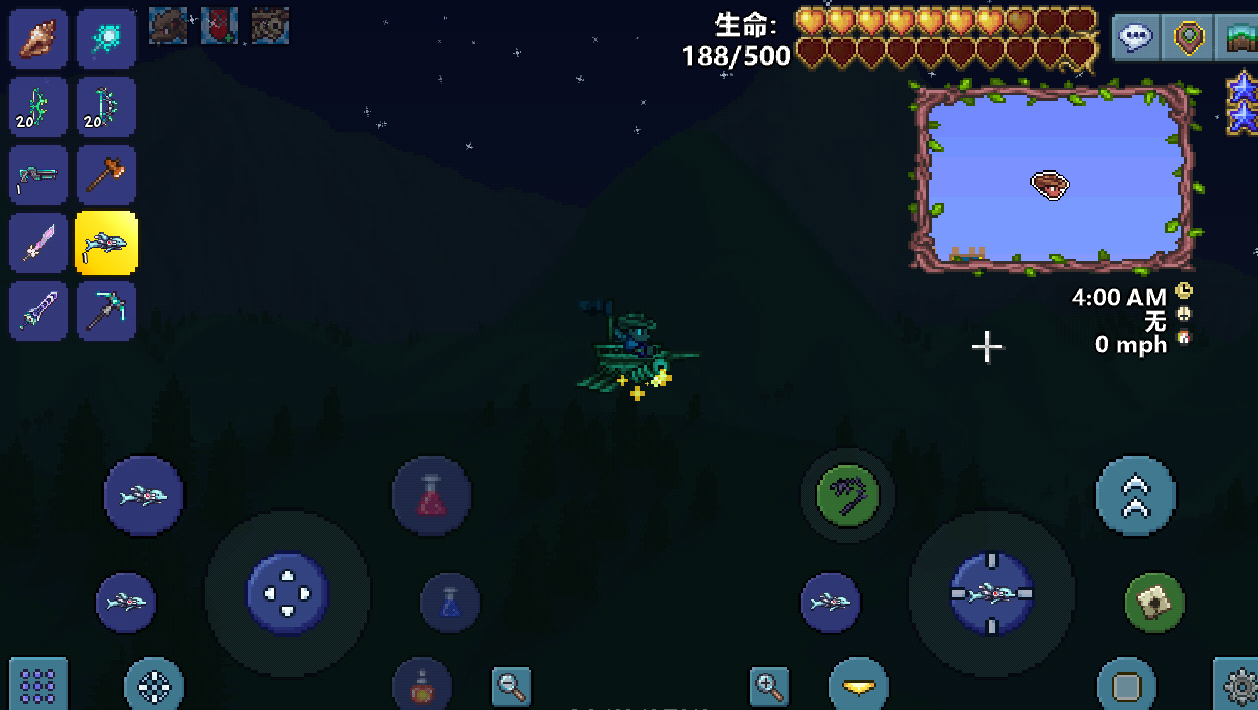This screenshot has width=1258, height=710.
Task: Select the pink sword hotbar slot
Action: [39, 243]
